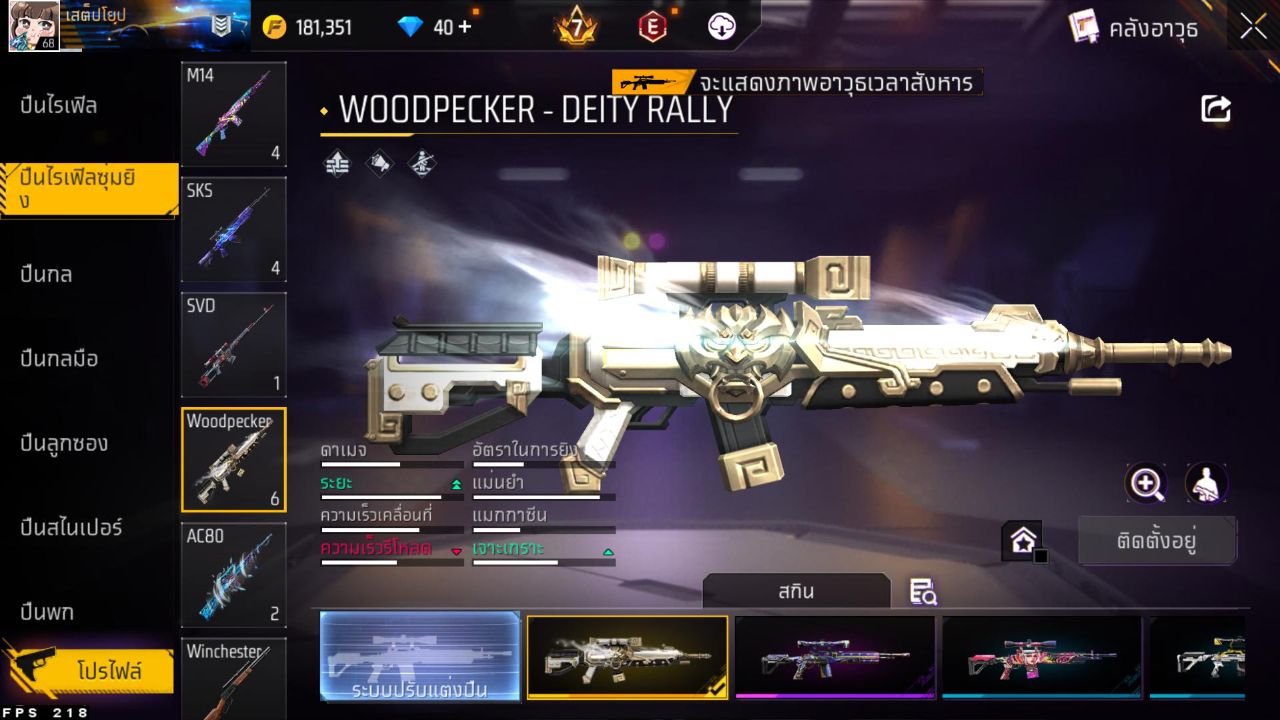Open the first diamond attribute icon under title
The height and width of the screenshot is (720, 1280).
pos(337,163)
